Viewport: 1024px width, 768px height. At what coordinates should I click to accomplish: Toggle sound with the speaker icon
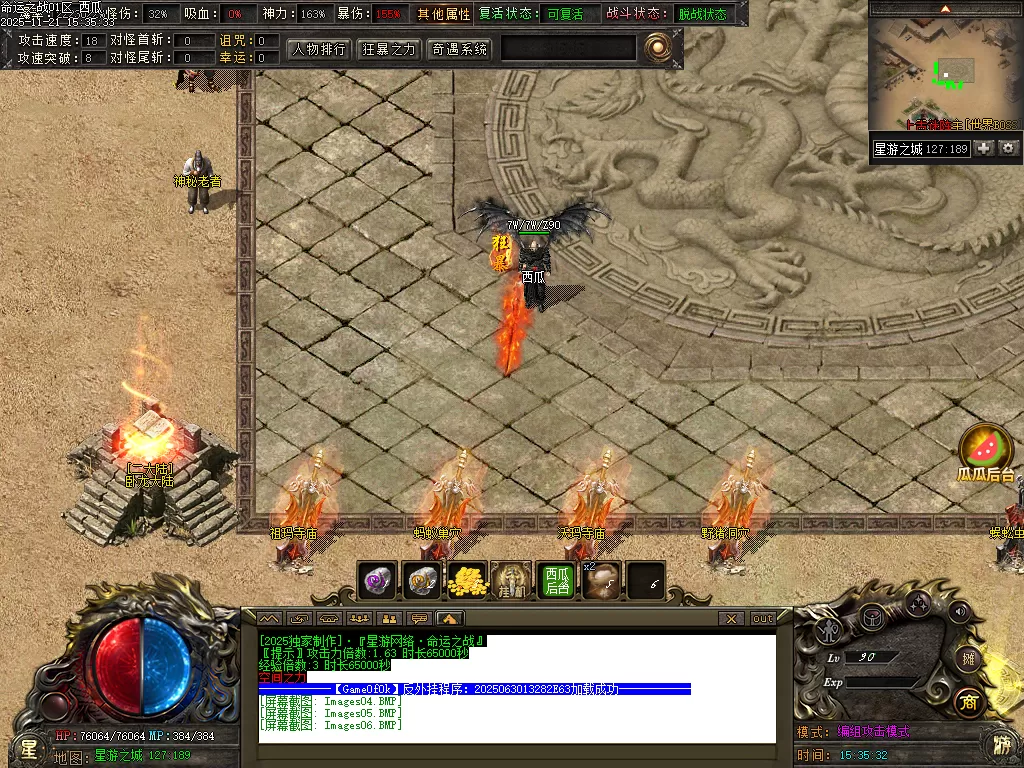click(960, 611)
